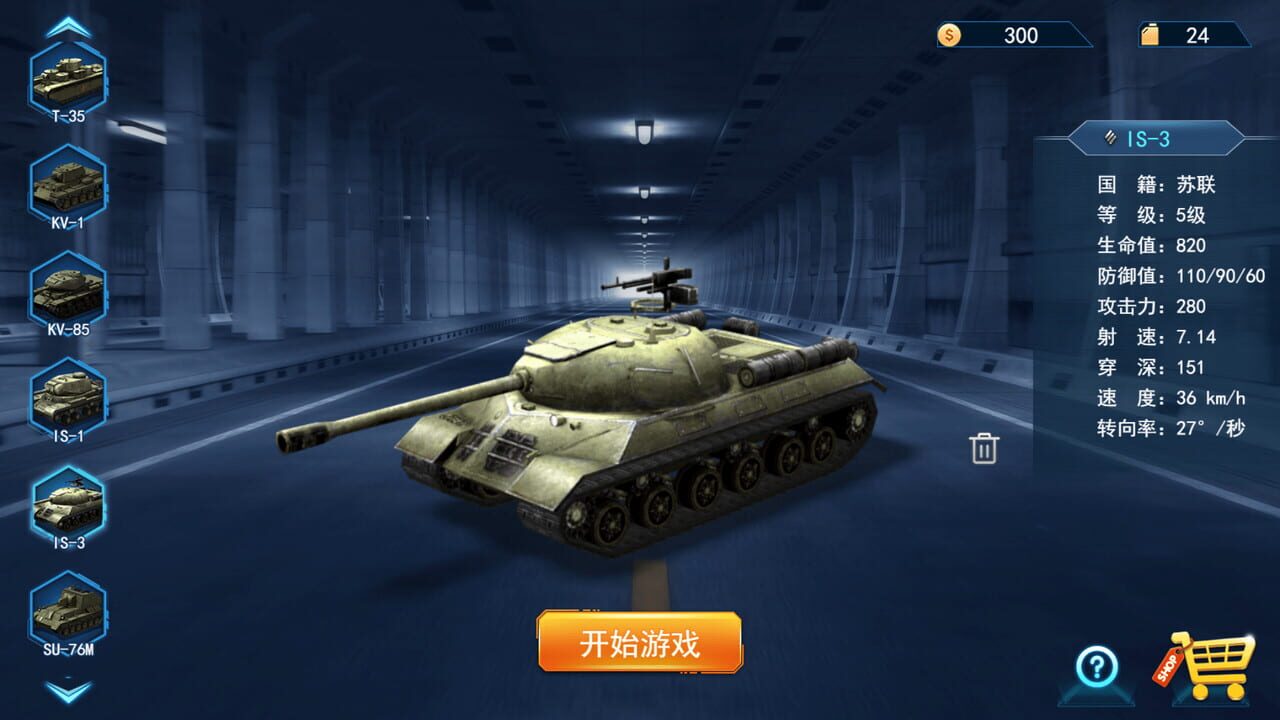1280x720 pixels.
Task: Click the emblem beside the IS-3 title
Action: click(1108, 139)
